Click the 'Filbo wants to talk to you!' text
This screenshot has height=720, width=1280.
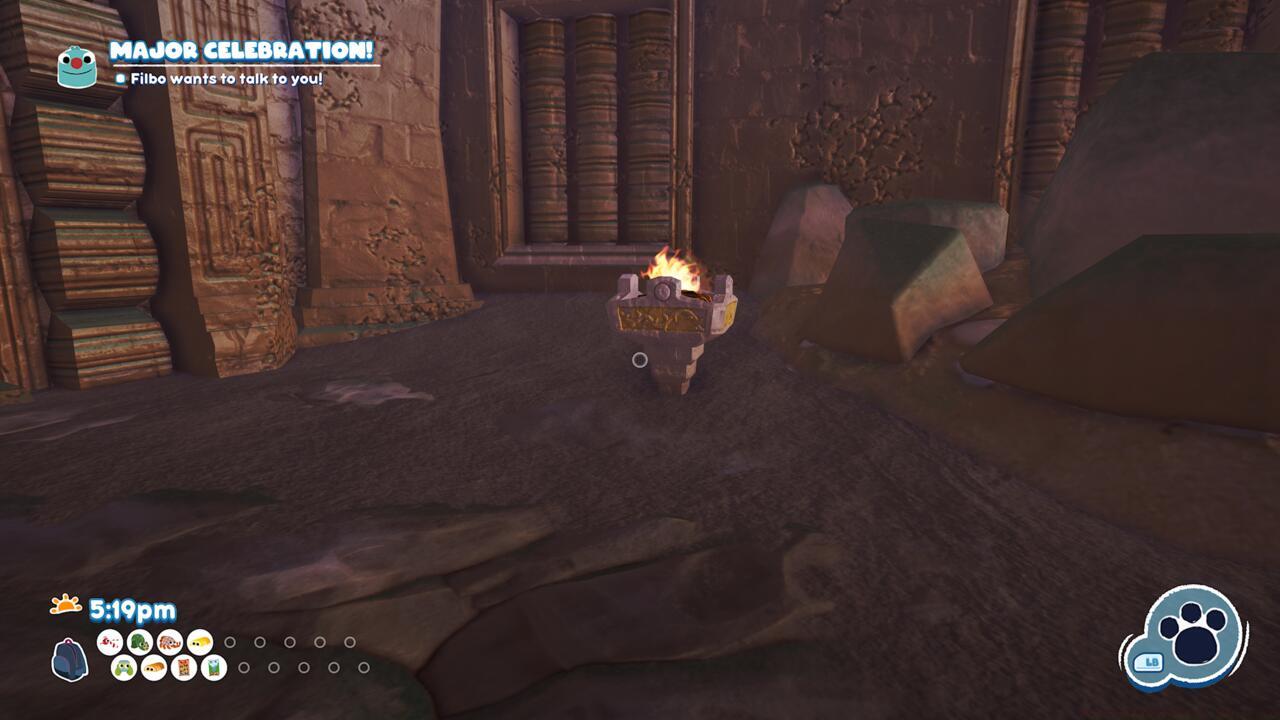[x=225, y=75]
